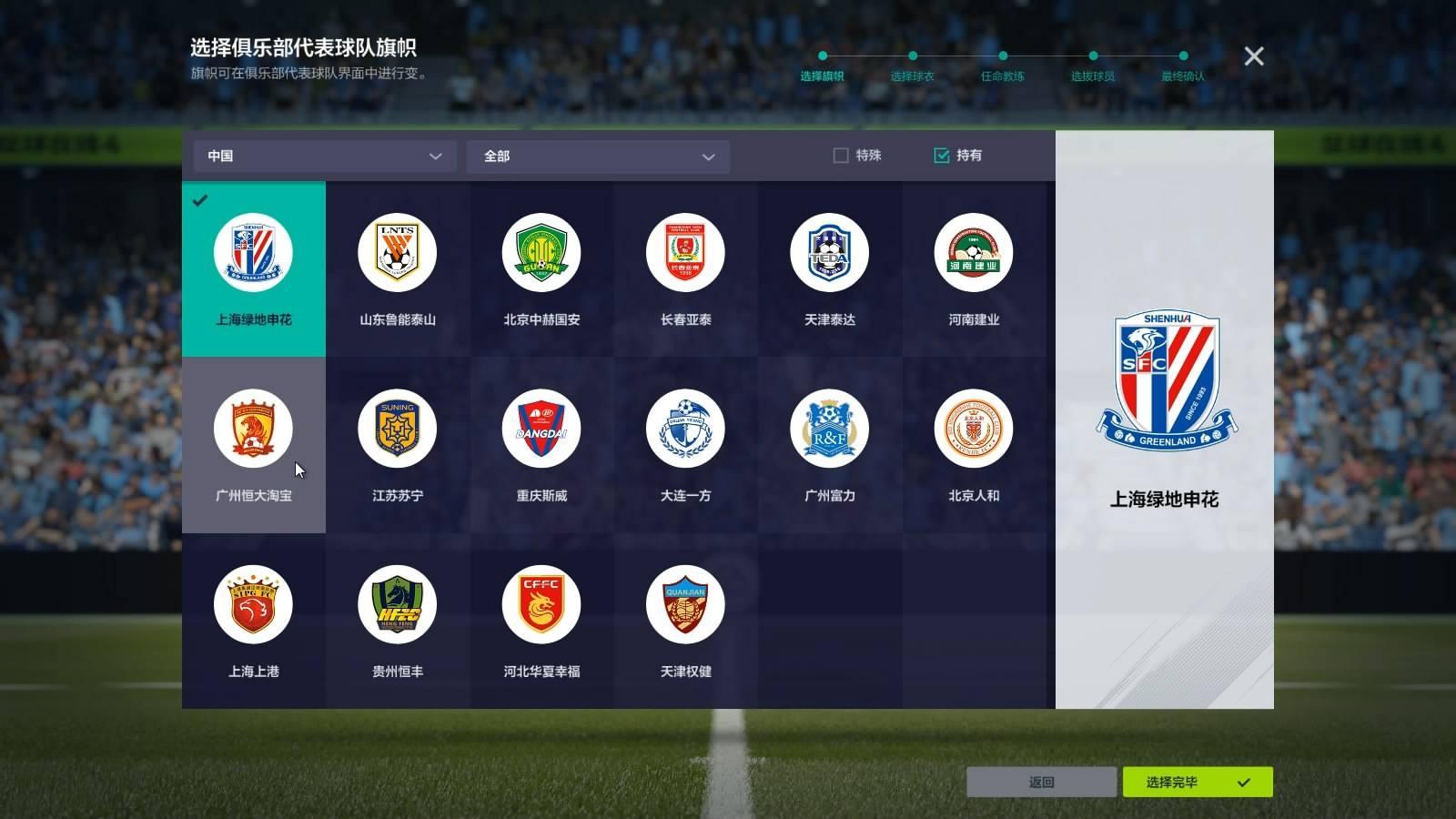Jump to the 最终确认 step
Viewport: 1456px width, 819px height.
click(x=1185, y=76)
